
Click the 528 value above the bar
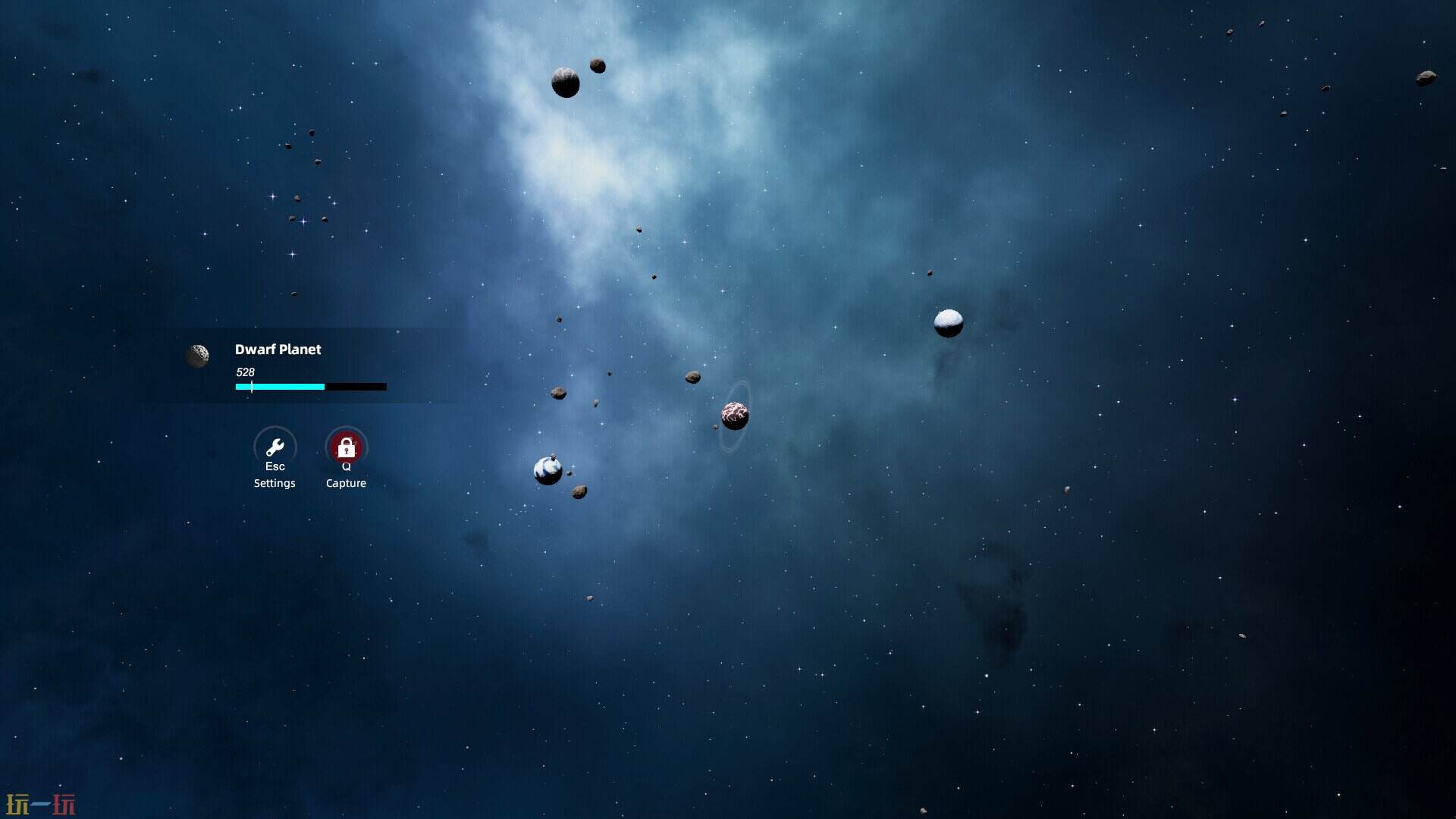245,372
